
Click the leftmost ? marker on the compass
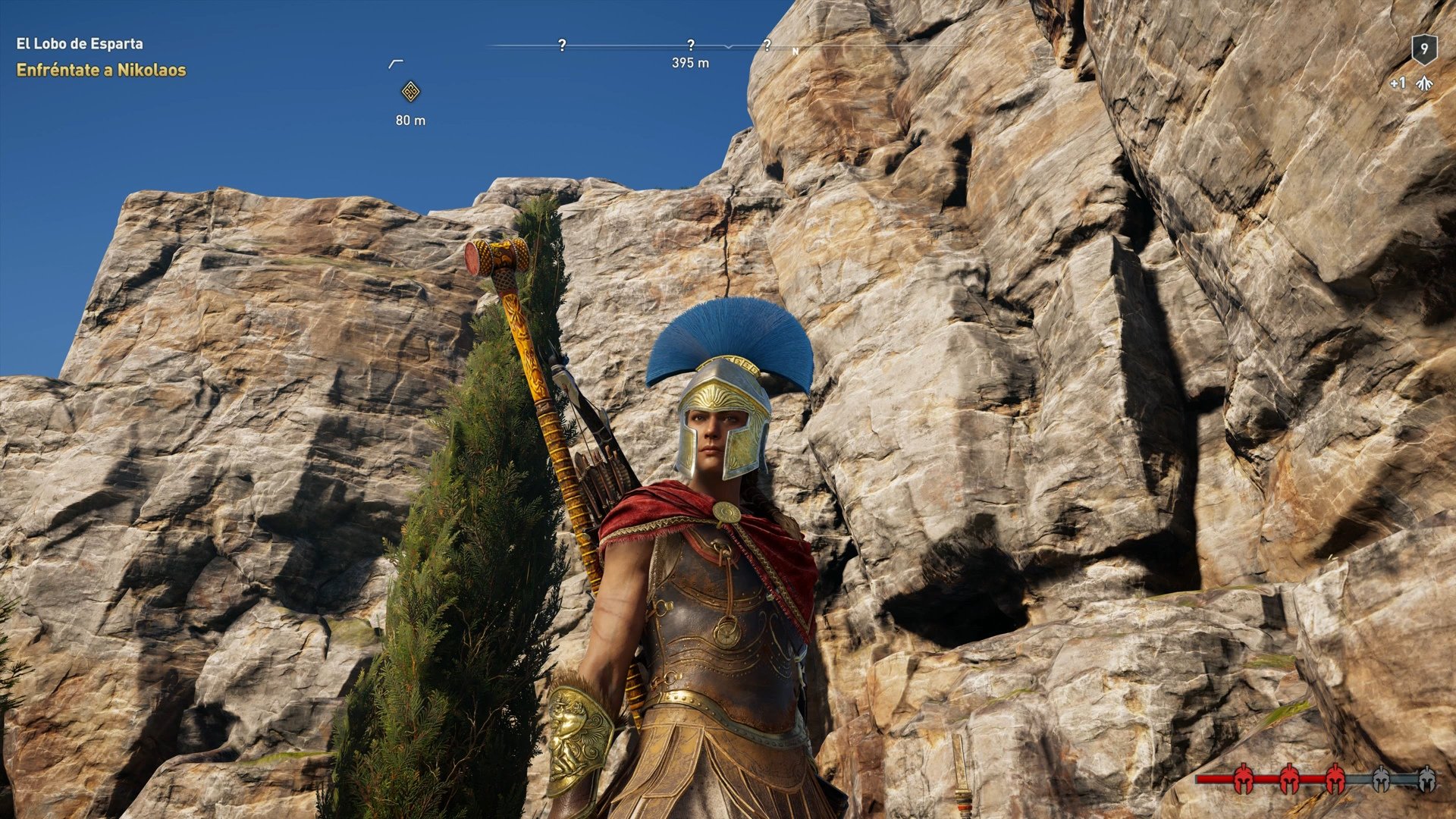[561, 45]
